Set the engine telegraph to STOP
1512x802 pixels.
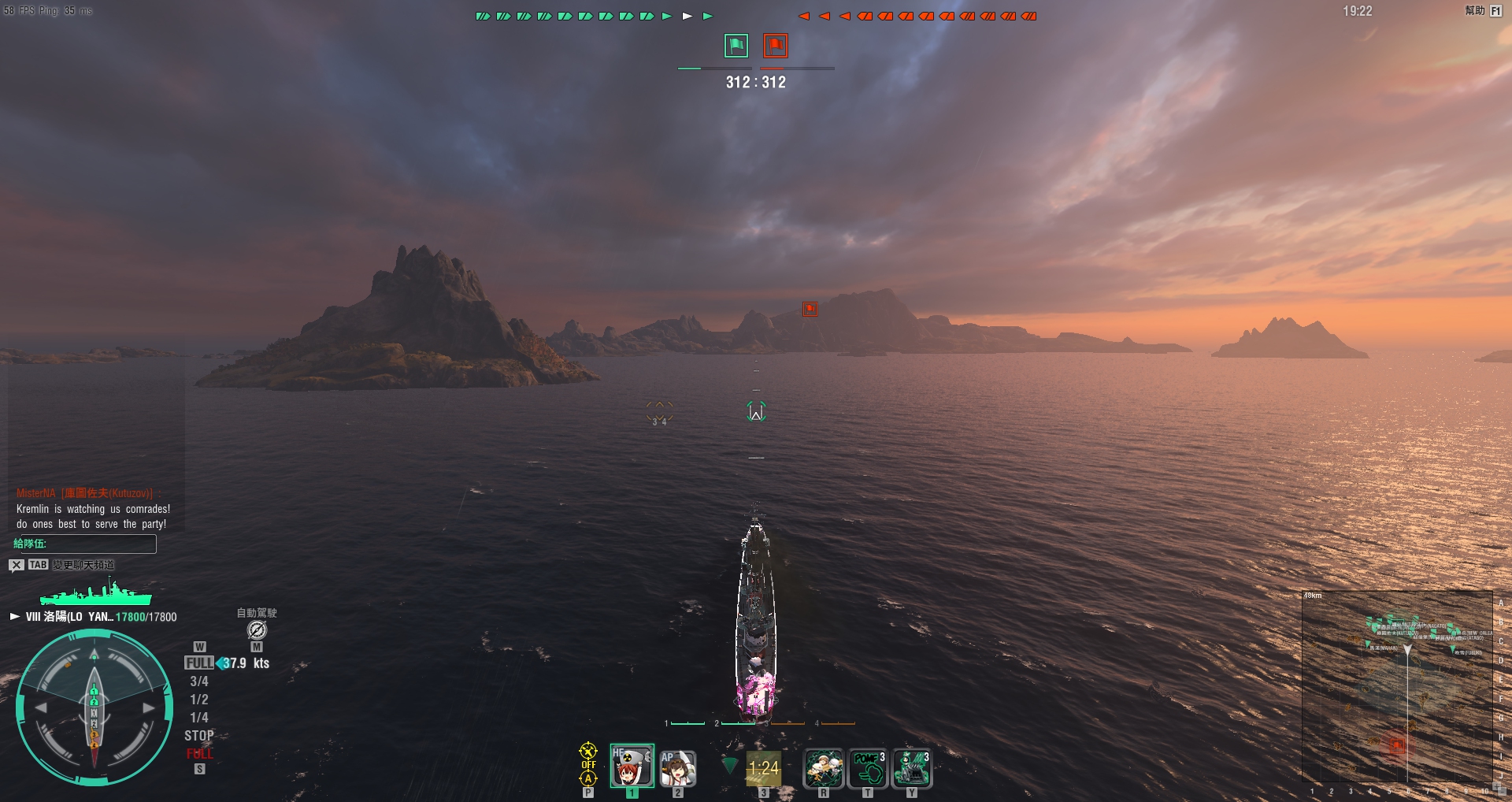[199, 736]
